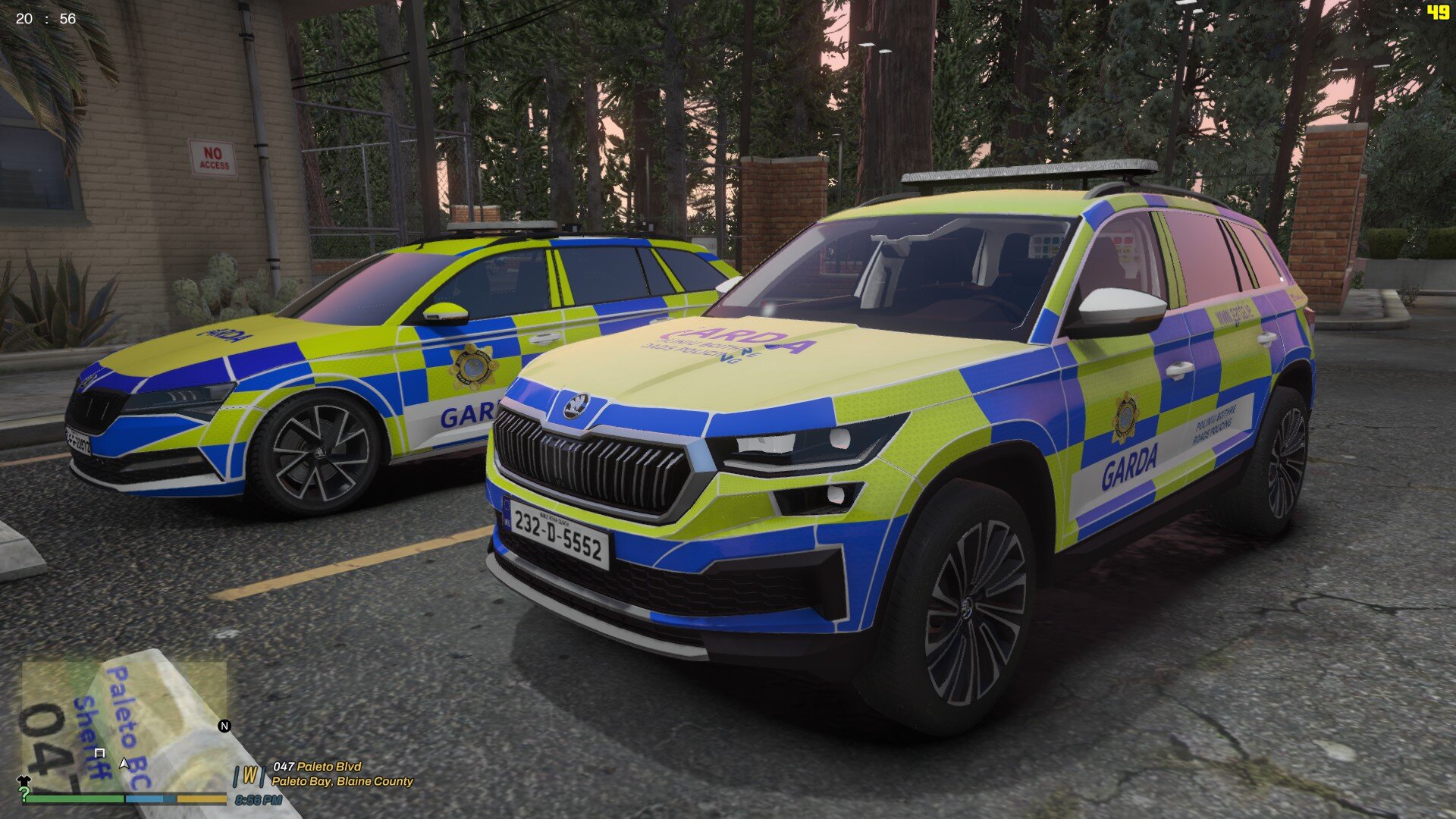Select the garage blip on the minimap
This screenshot has width=1456, height=819.
click(x=99, y=752)
